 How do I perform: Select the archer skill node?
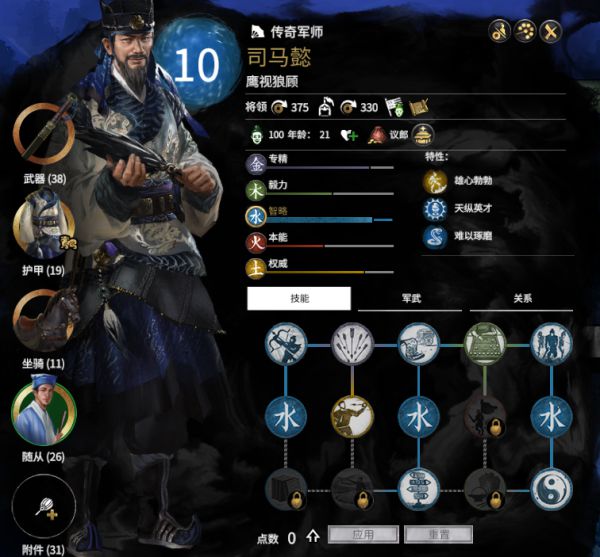285,344
